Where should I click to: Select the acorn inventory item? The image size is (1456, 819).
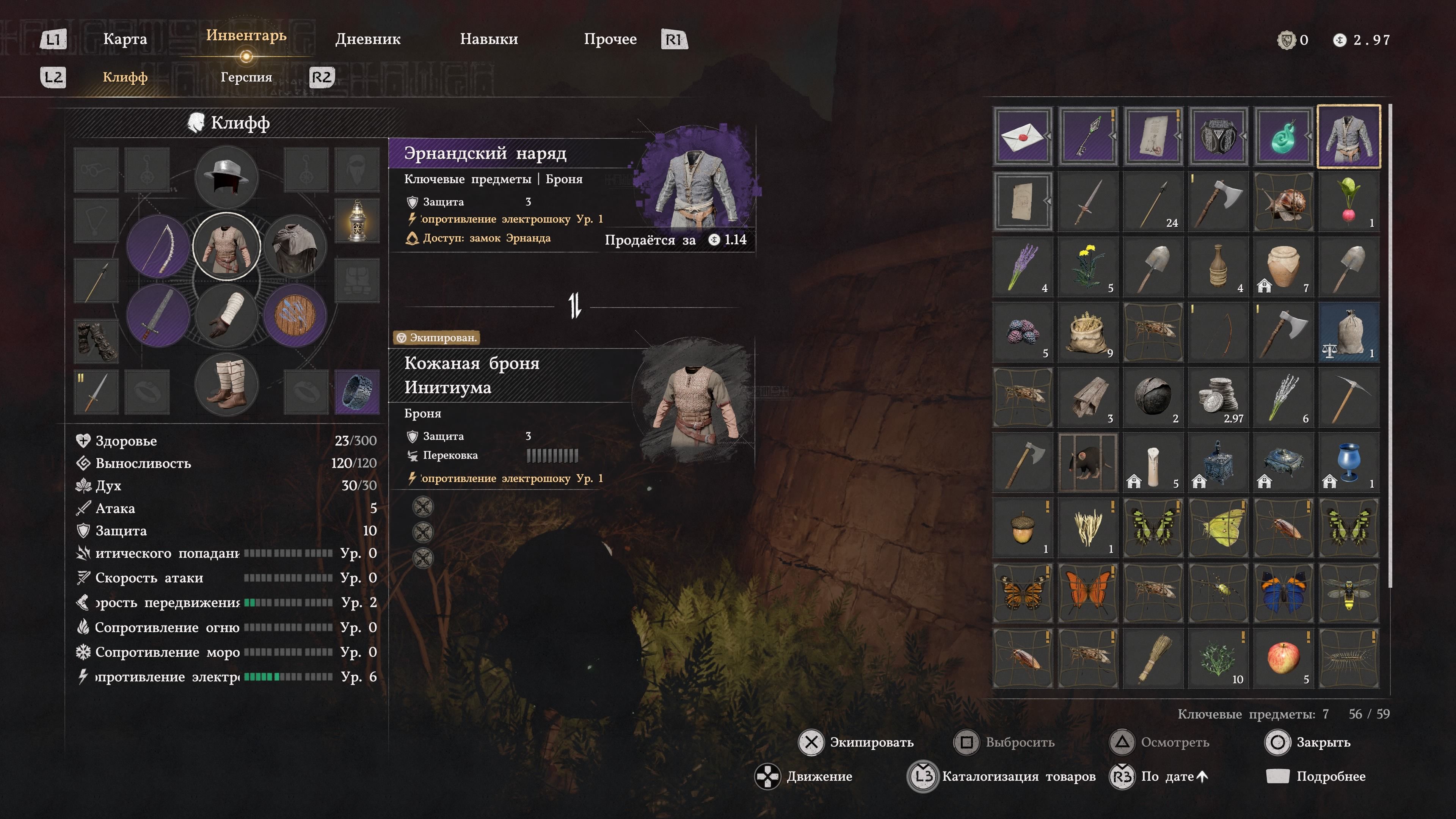point(1023,527)
